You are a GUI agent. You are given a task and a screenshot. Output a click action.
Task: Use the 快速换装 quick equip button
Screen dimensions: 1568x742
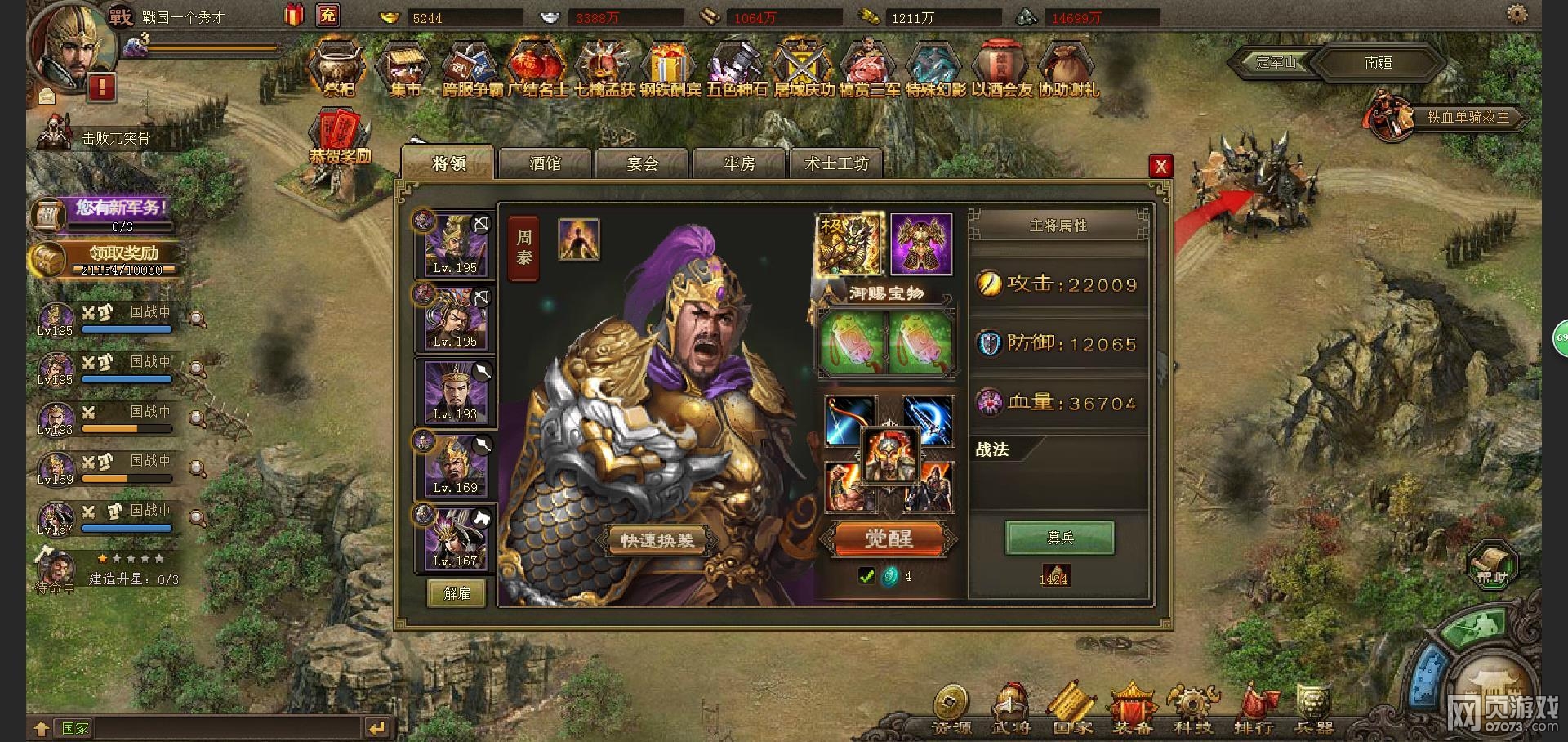tap(657, 540)
